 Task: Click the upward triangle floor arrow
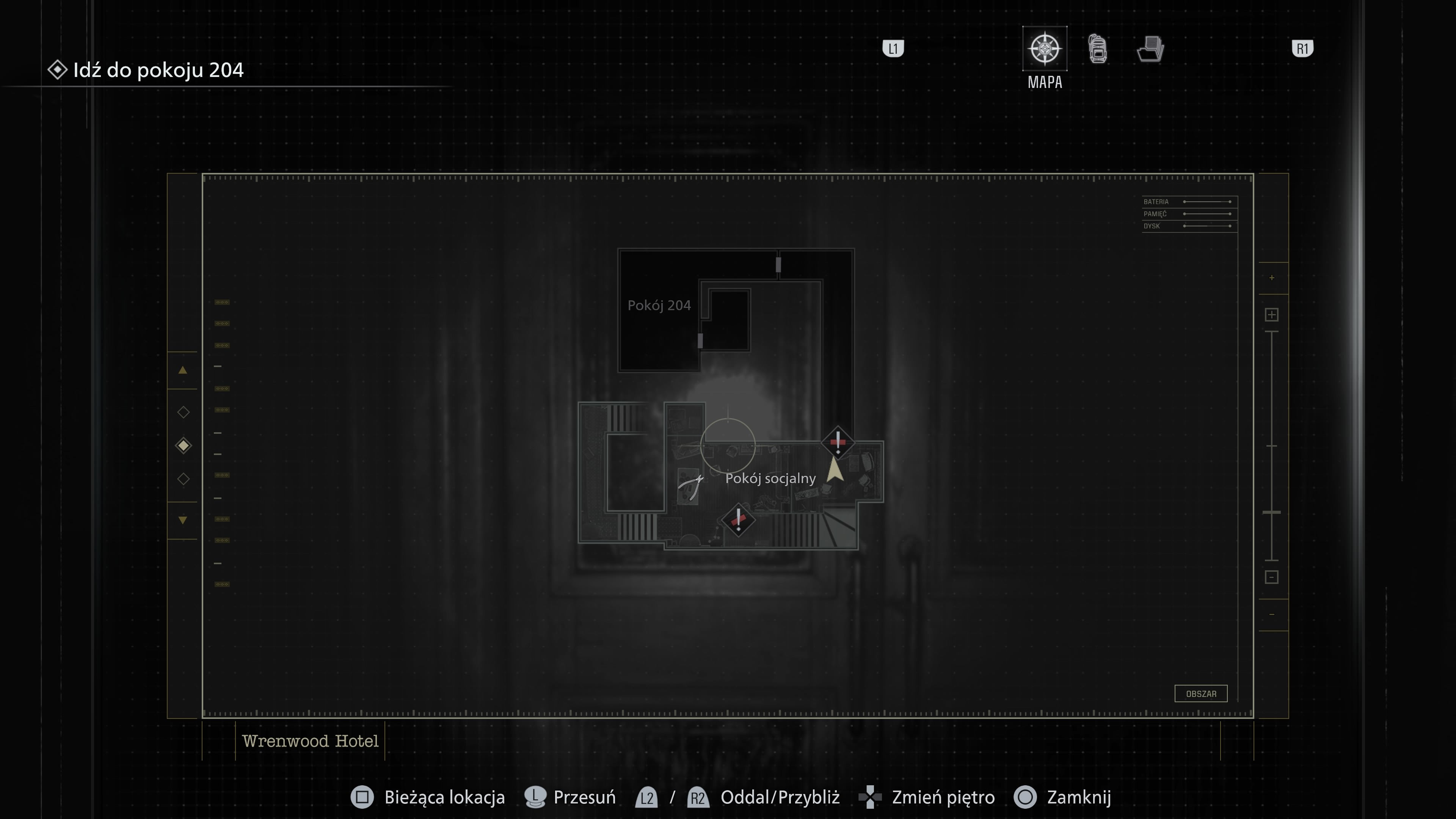(x=183, y=370)
